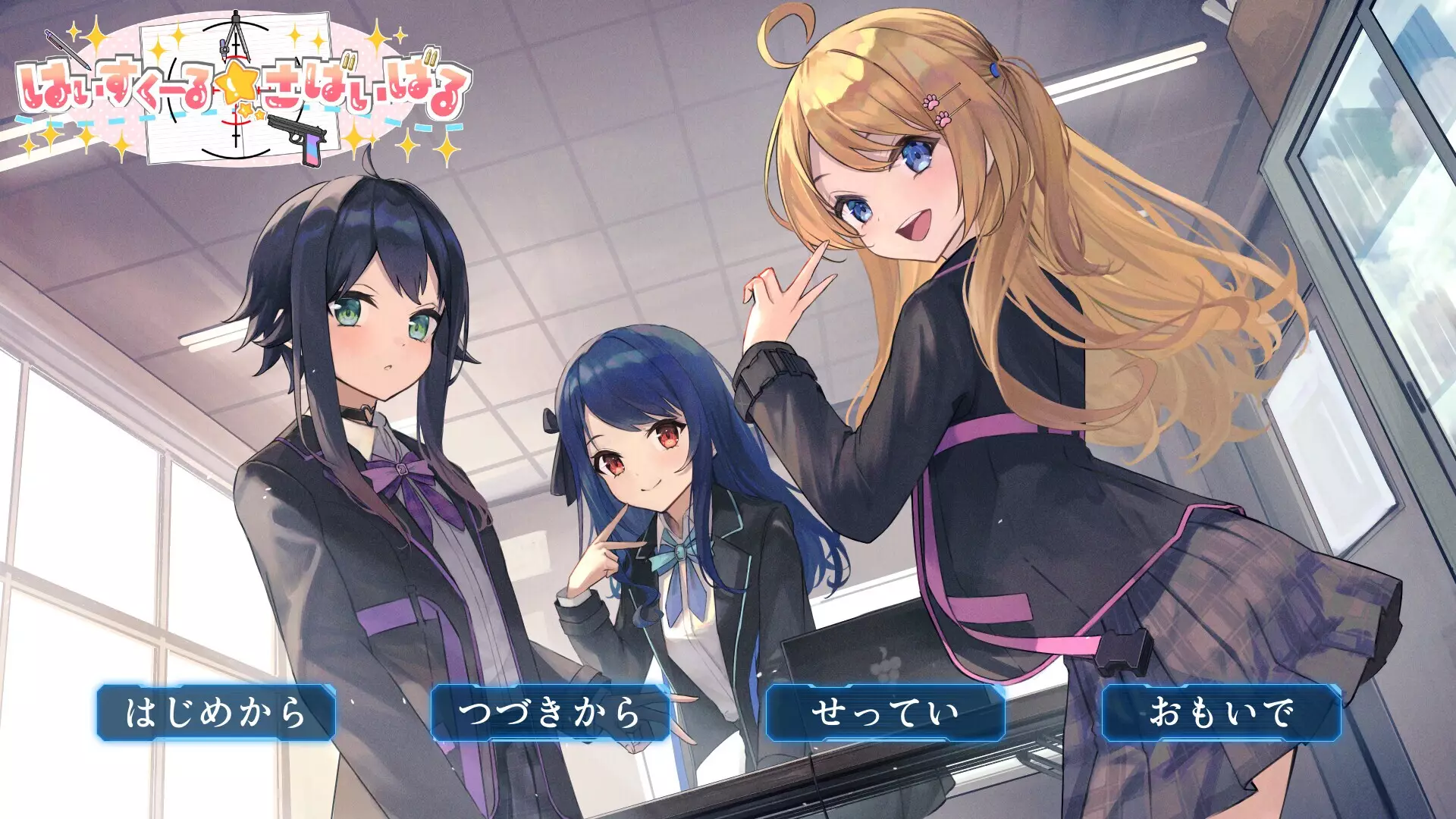Viewport: 1456px width, 819px height.
Task: Start a new game via はじめから
Action: 218,711
